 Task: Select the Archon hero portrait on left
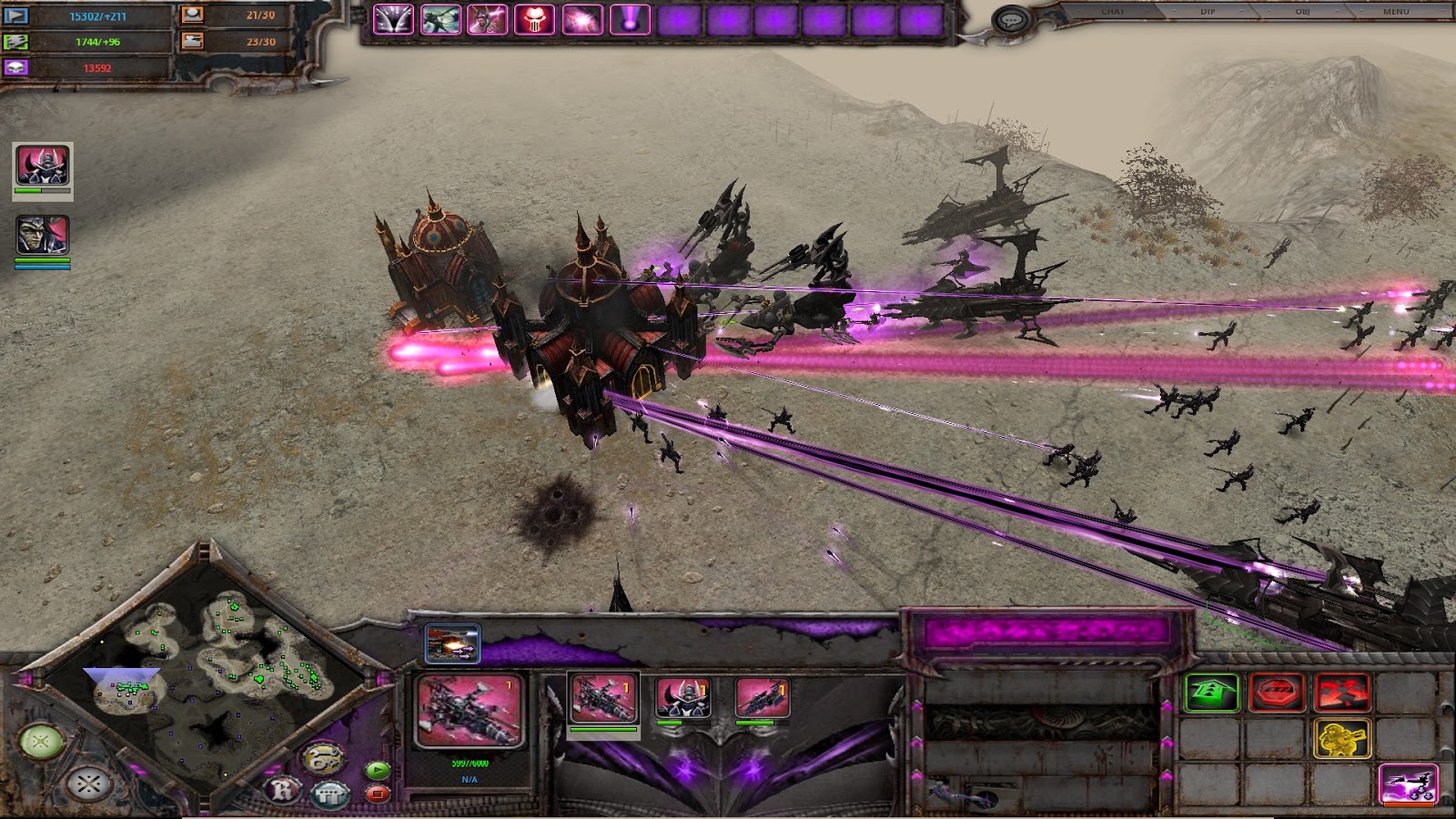click(43, 166)
